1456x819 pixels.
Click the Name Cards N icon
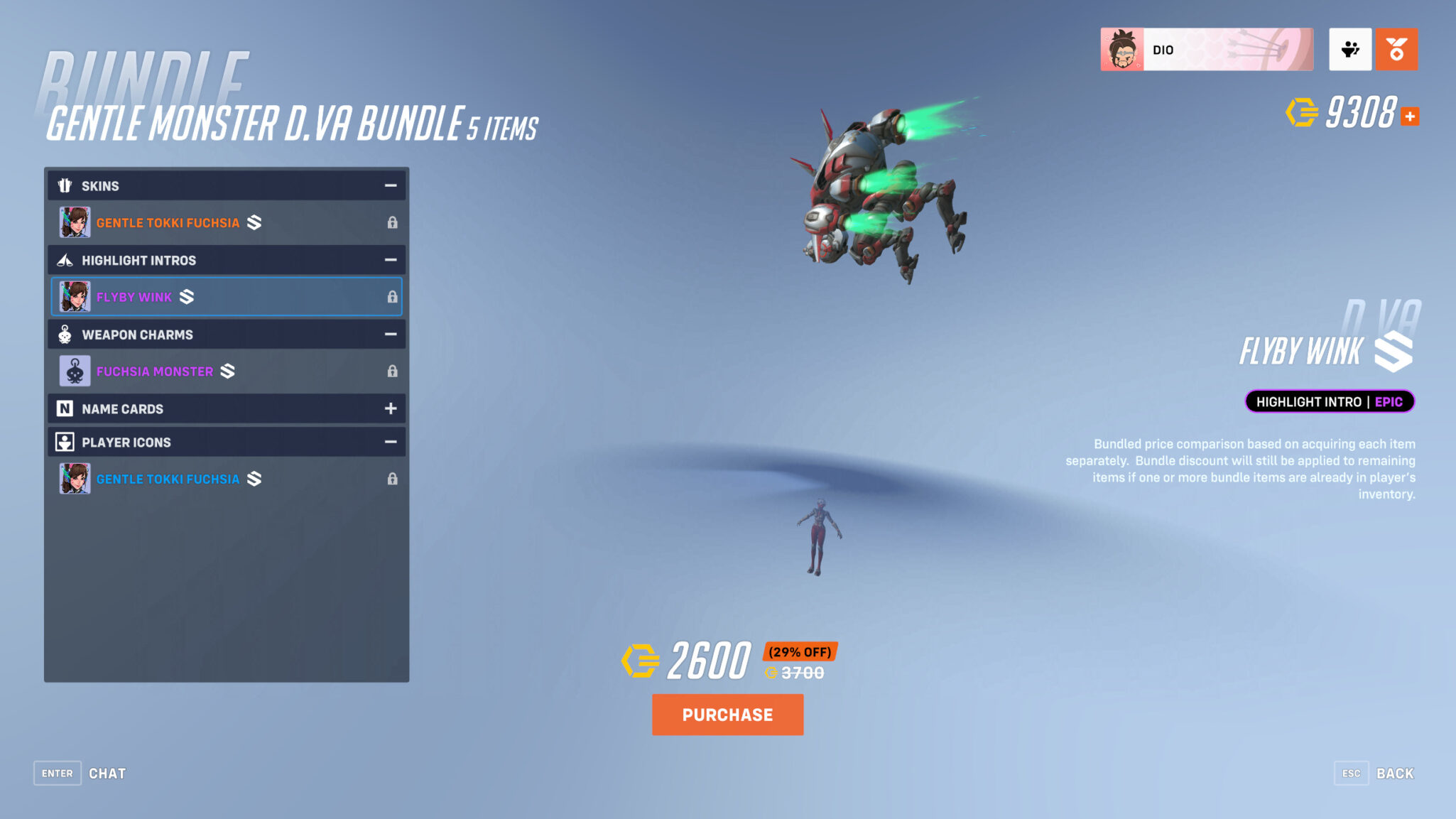click(65, 408)
